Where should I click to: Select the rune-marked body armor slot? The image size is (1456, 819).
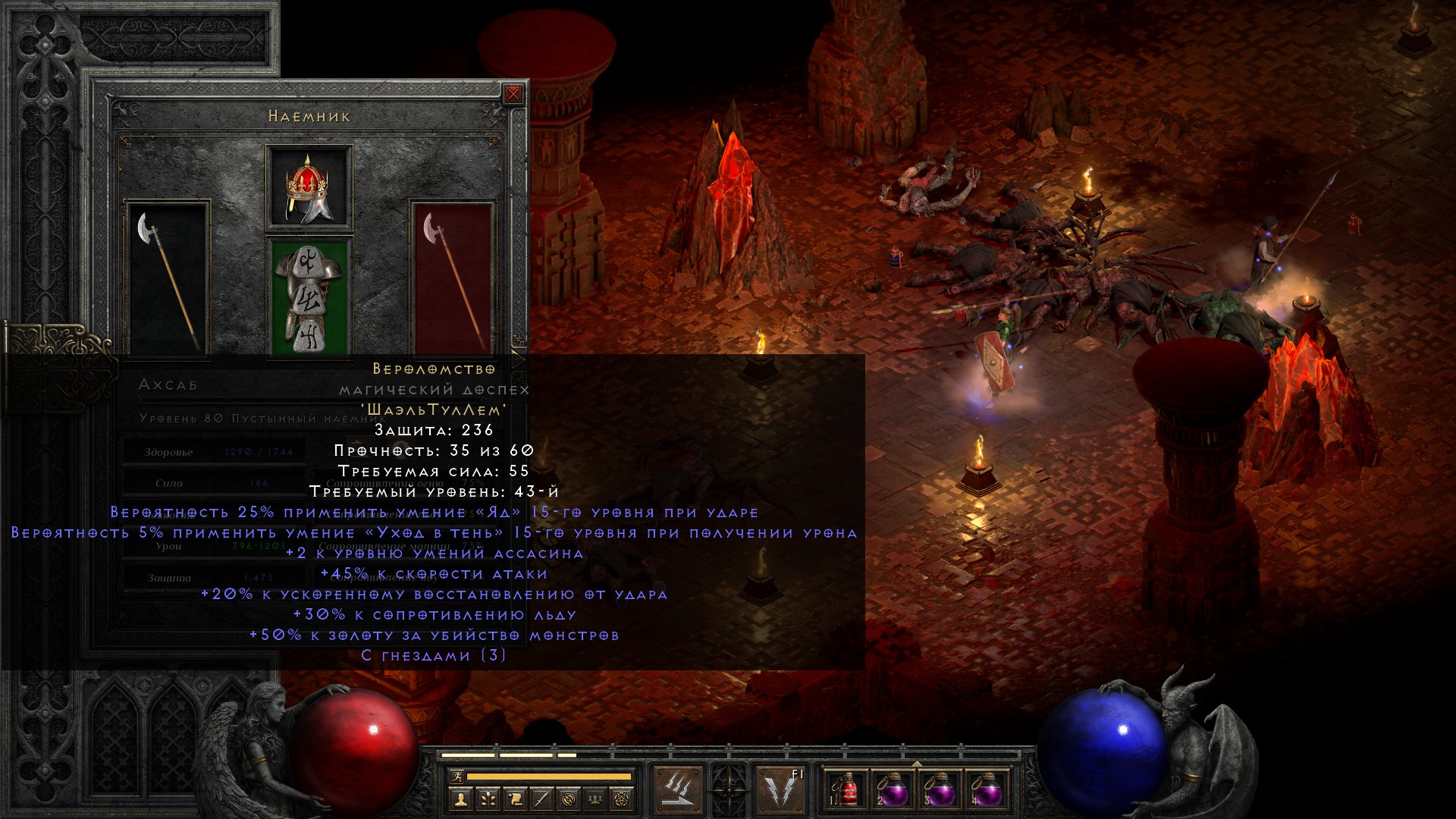309,297
